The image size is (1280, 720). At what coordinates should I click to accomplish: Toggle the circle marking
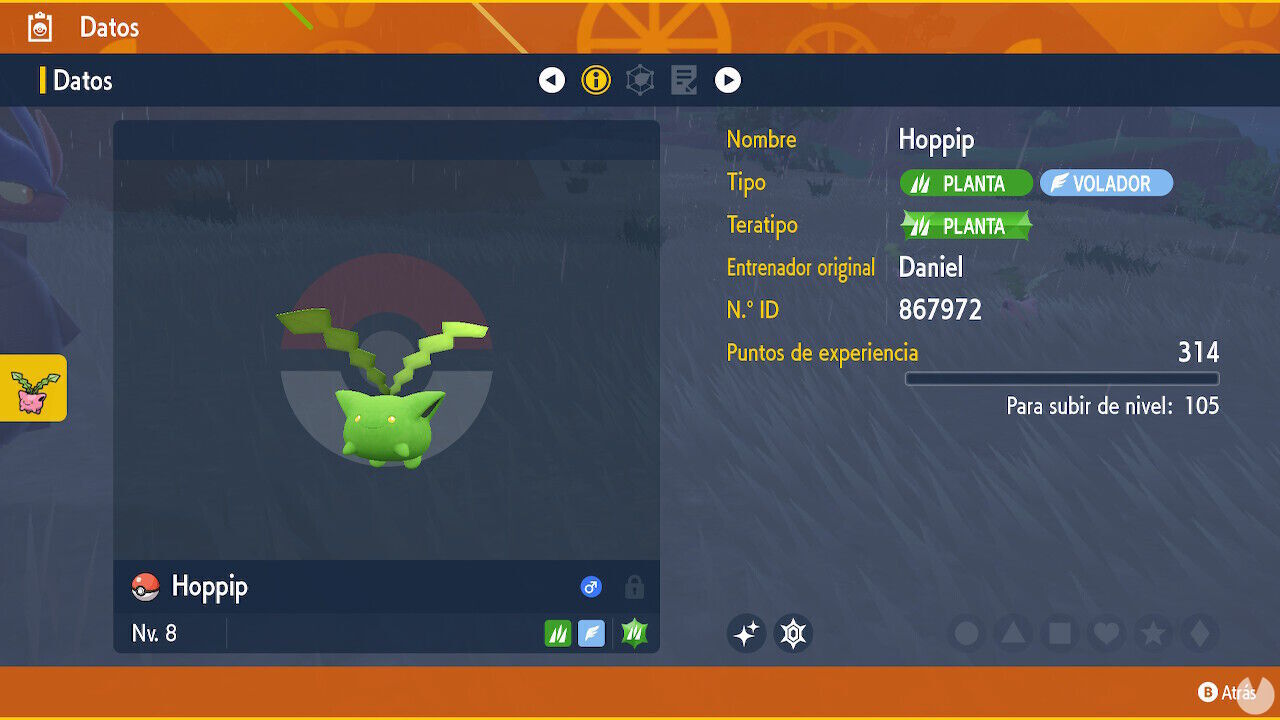click(965, 633)
